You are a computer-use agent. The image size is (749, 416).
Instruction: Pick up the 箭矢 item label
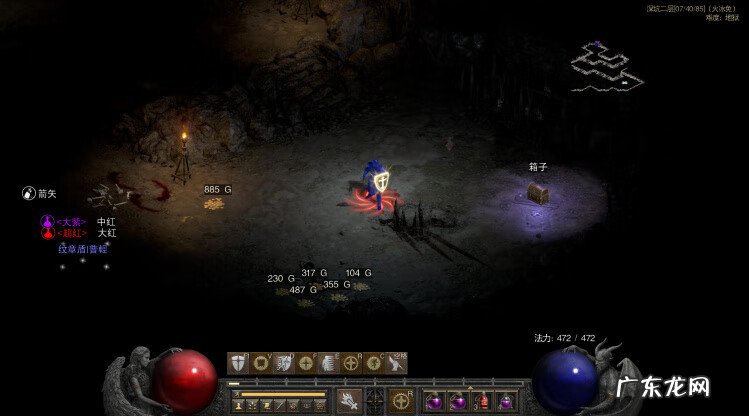pyautogui.click(x=46, y=192)
